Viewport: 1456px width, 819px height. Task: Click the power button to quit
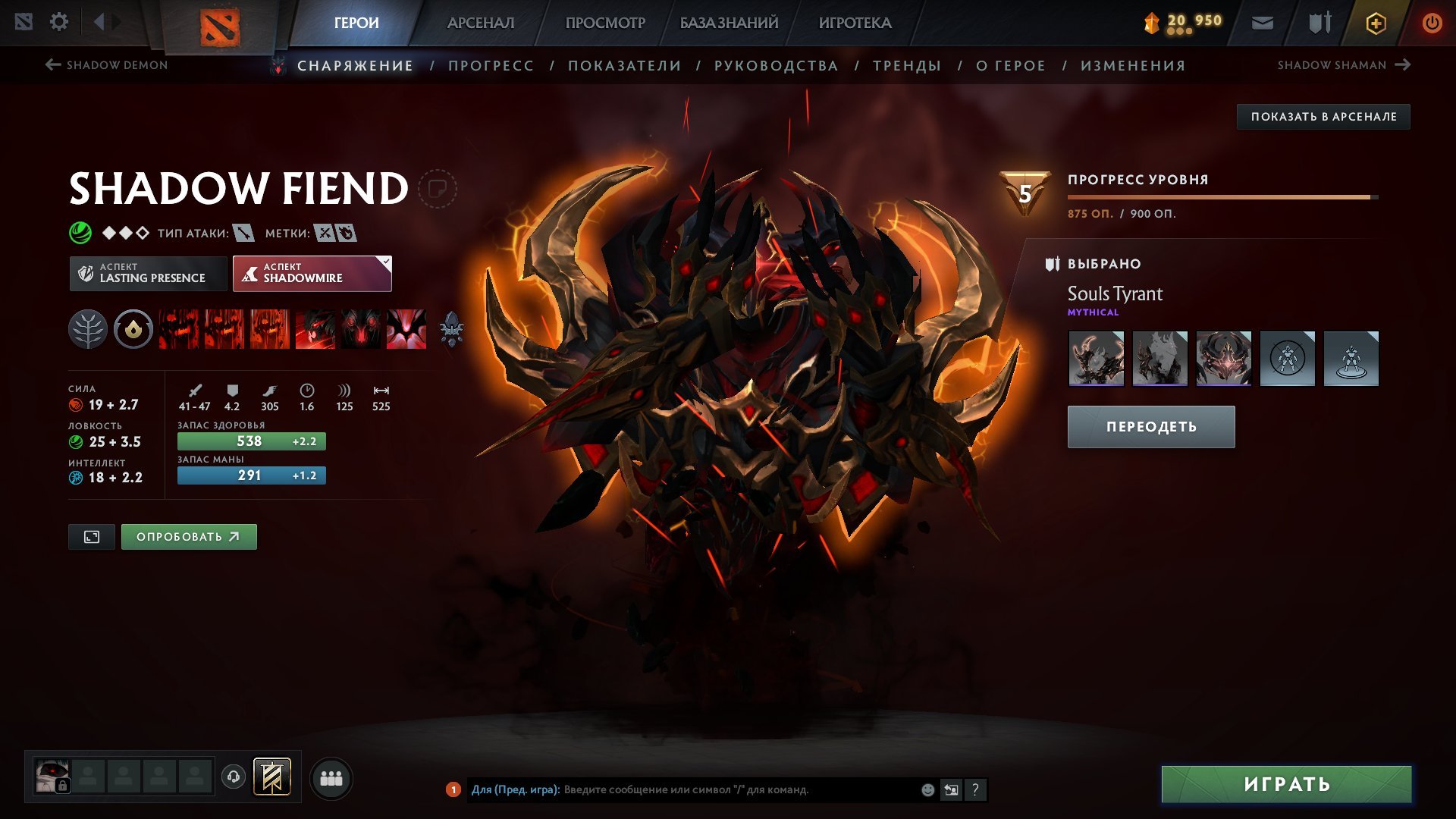(x=1433, y=22)
